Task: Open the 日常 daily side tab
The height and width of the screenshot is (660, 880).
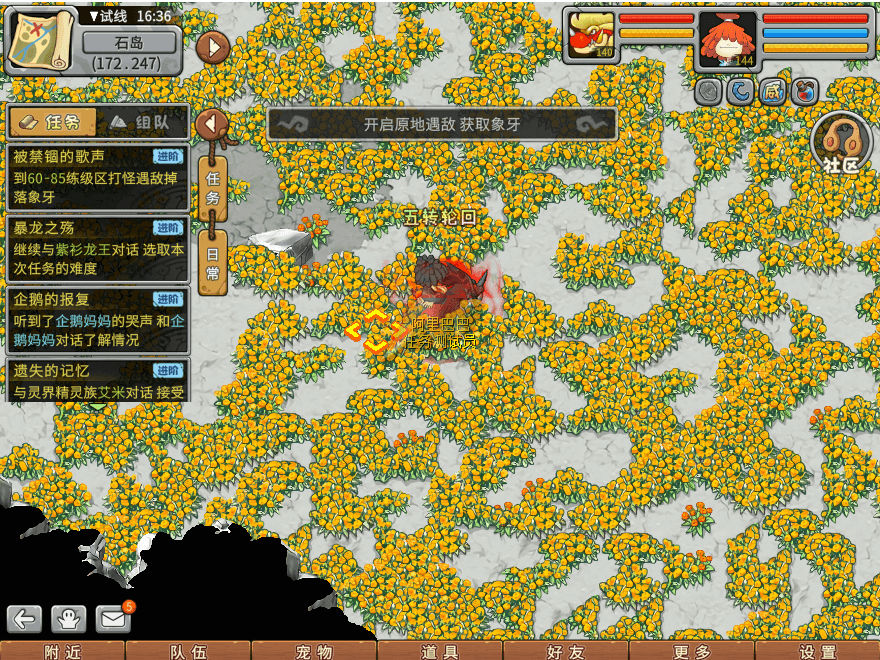Action: point(212,262)
